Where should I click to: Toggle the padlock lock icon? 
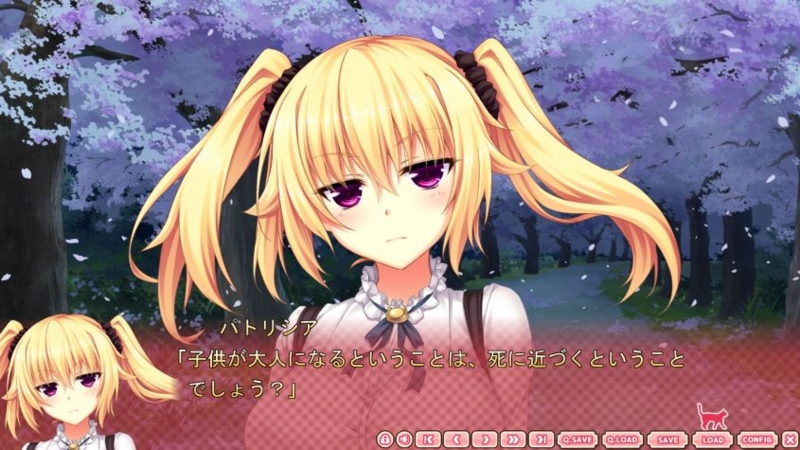[385, 439]
